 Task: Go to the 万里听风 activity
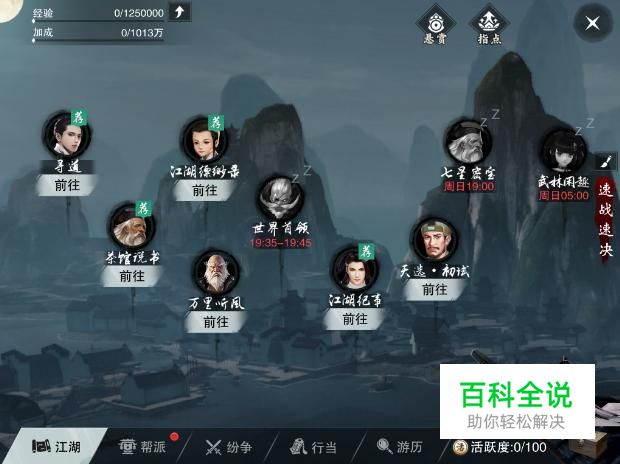pyautogui.click(x=216, y=321)
